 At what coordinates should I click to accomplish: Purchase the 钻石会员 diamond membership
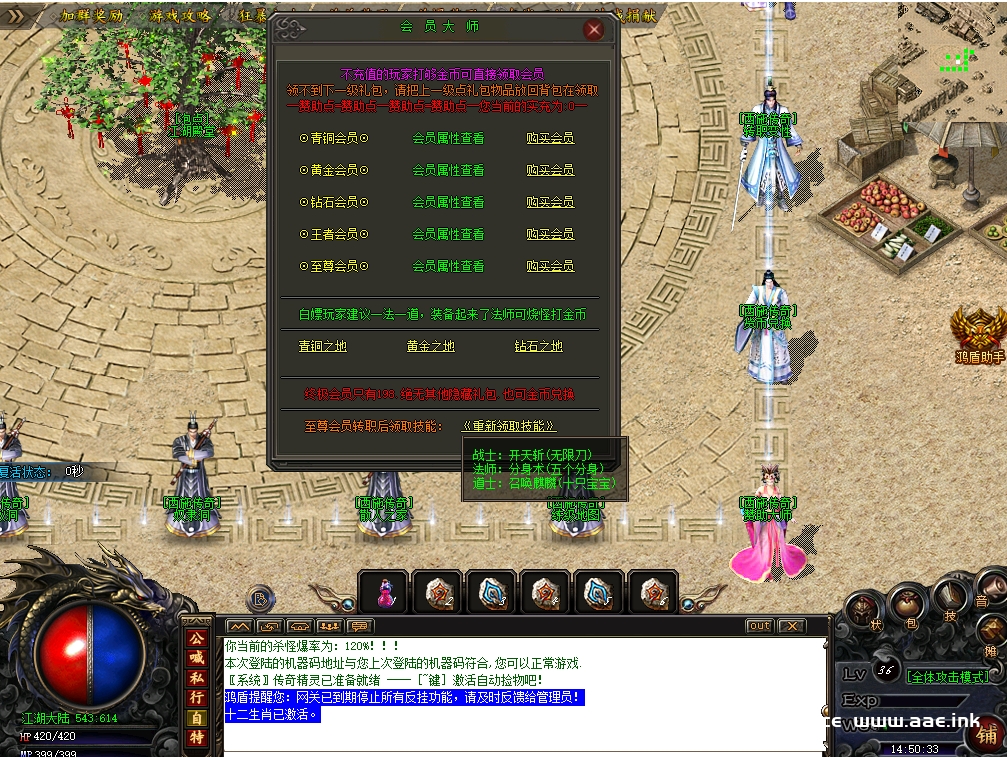550,202
